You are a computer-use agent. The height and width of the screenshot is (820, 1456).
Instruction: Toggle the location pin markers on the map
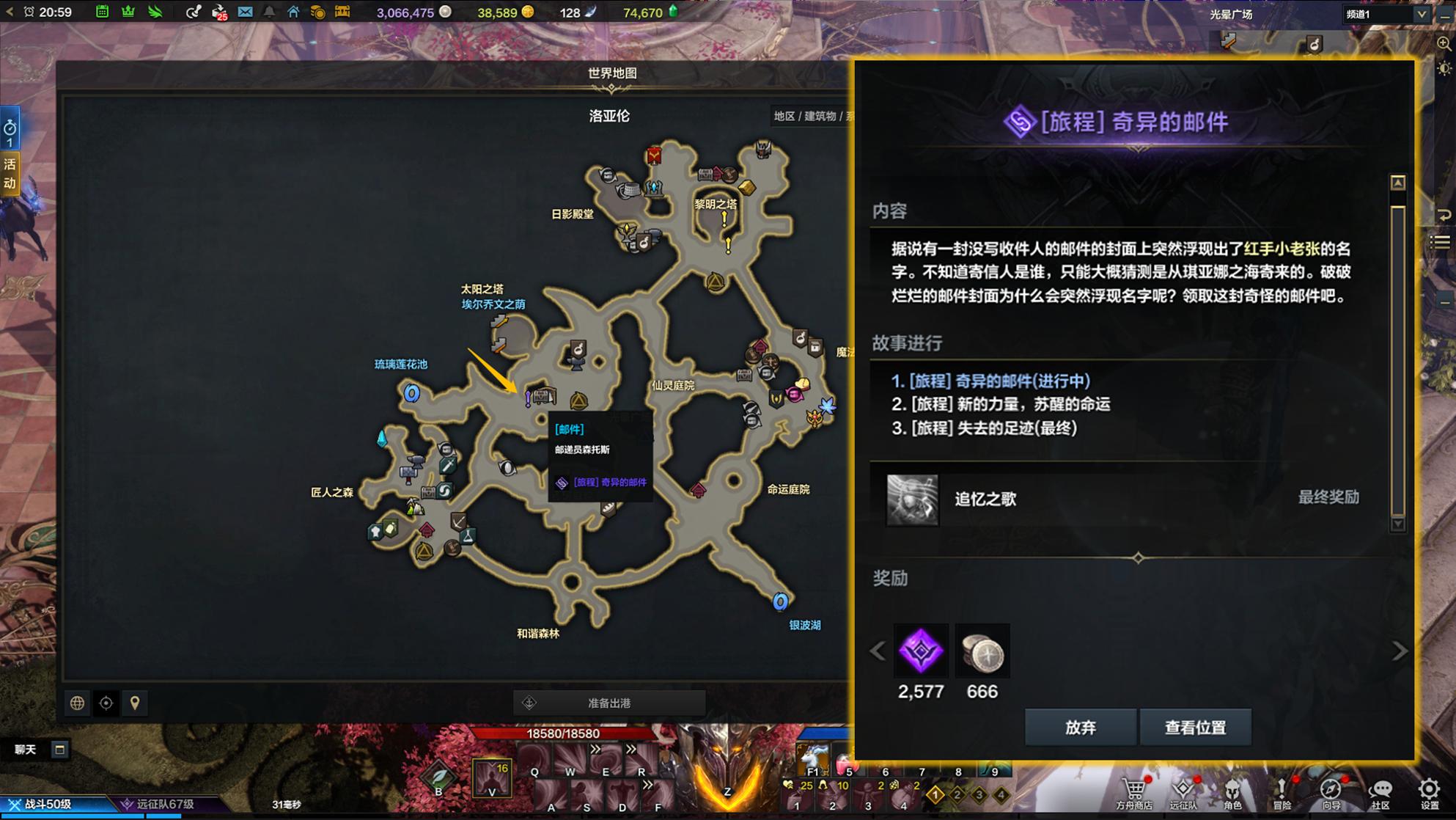(135, 702)
